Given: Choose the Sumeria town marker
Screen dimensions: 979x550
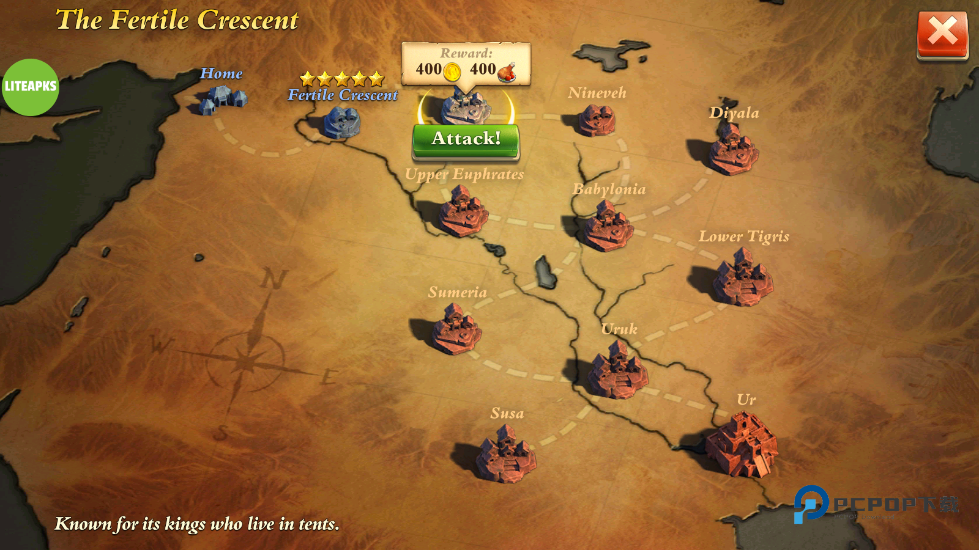Looking at the screenshot, I should [456, 329].
